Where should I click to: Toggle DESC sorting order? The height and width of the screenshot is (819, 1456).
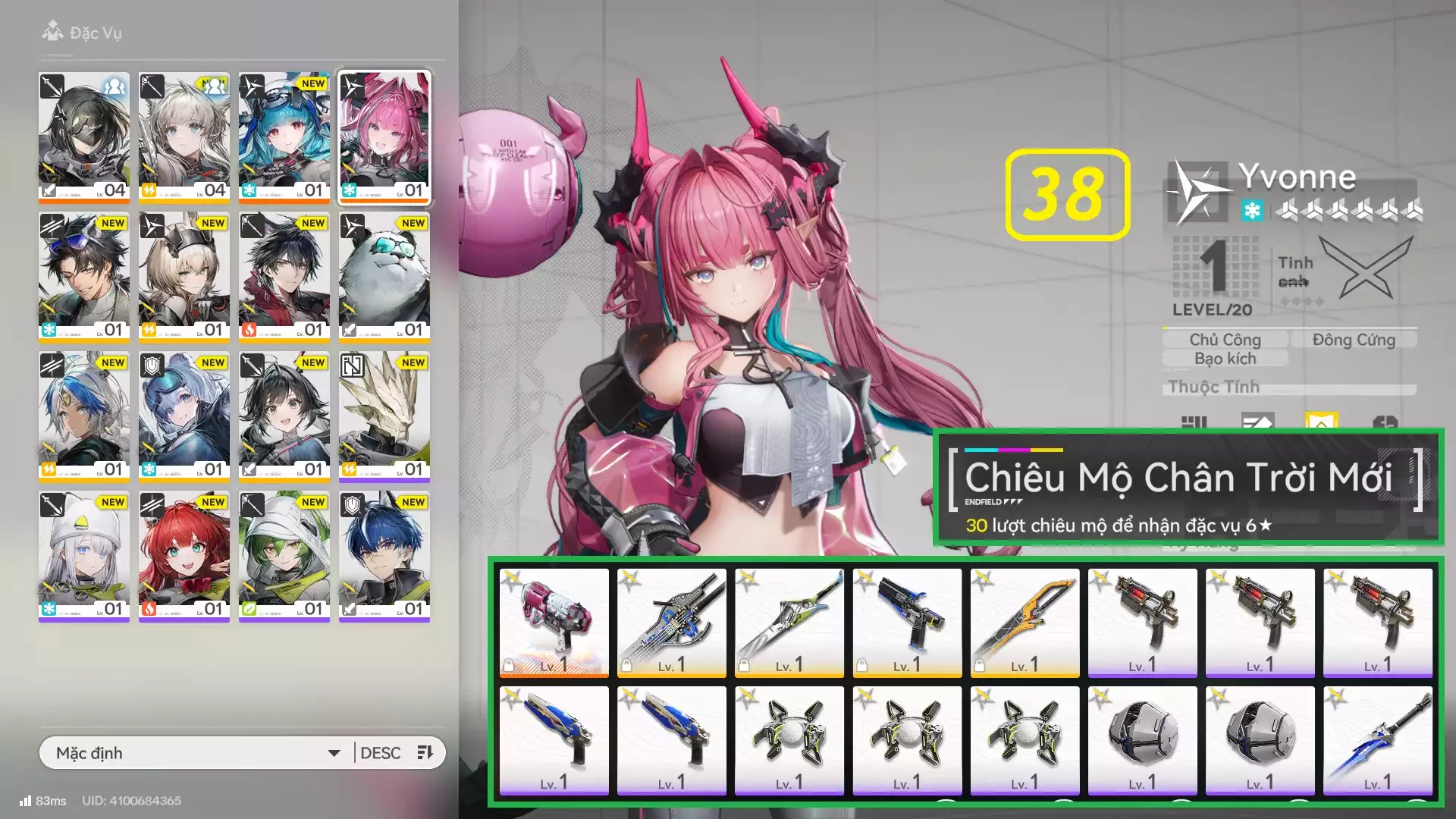[381, 753]
